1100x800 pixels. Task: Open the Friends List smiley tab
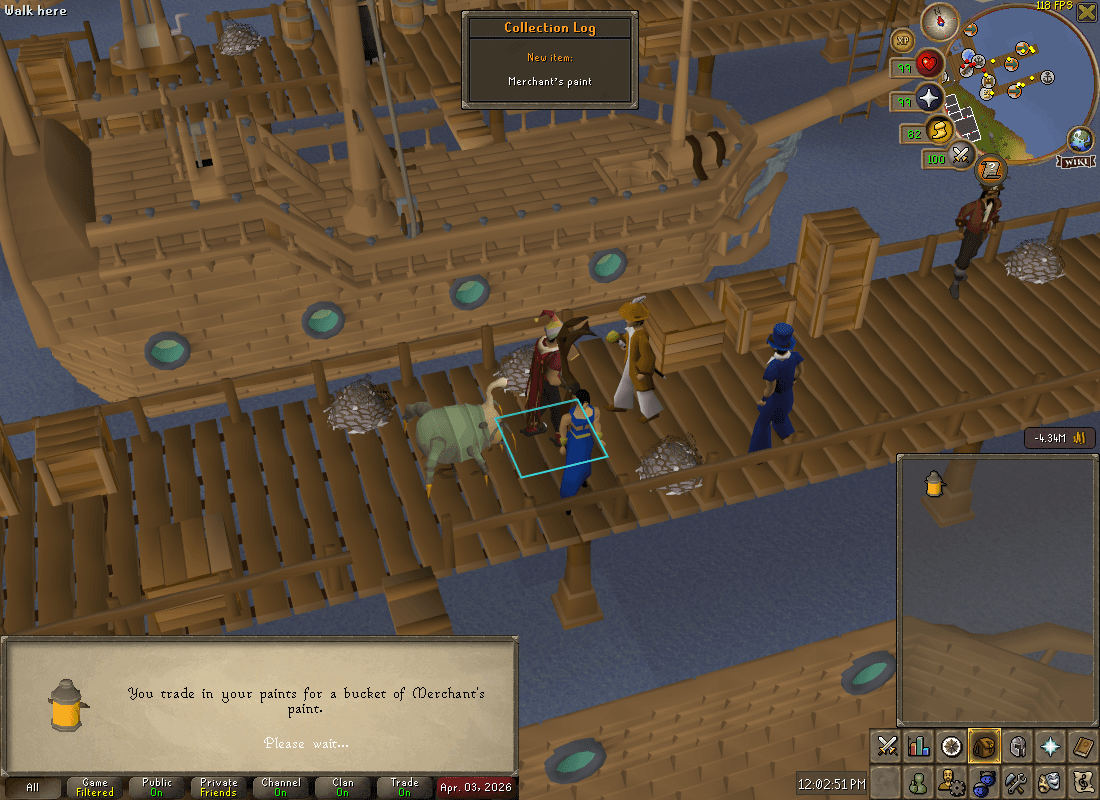coord(918,781)
